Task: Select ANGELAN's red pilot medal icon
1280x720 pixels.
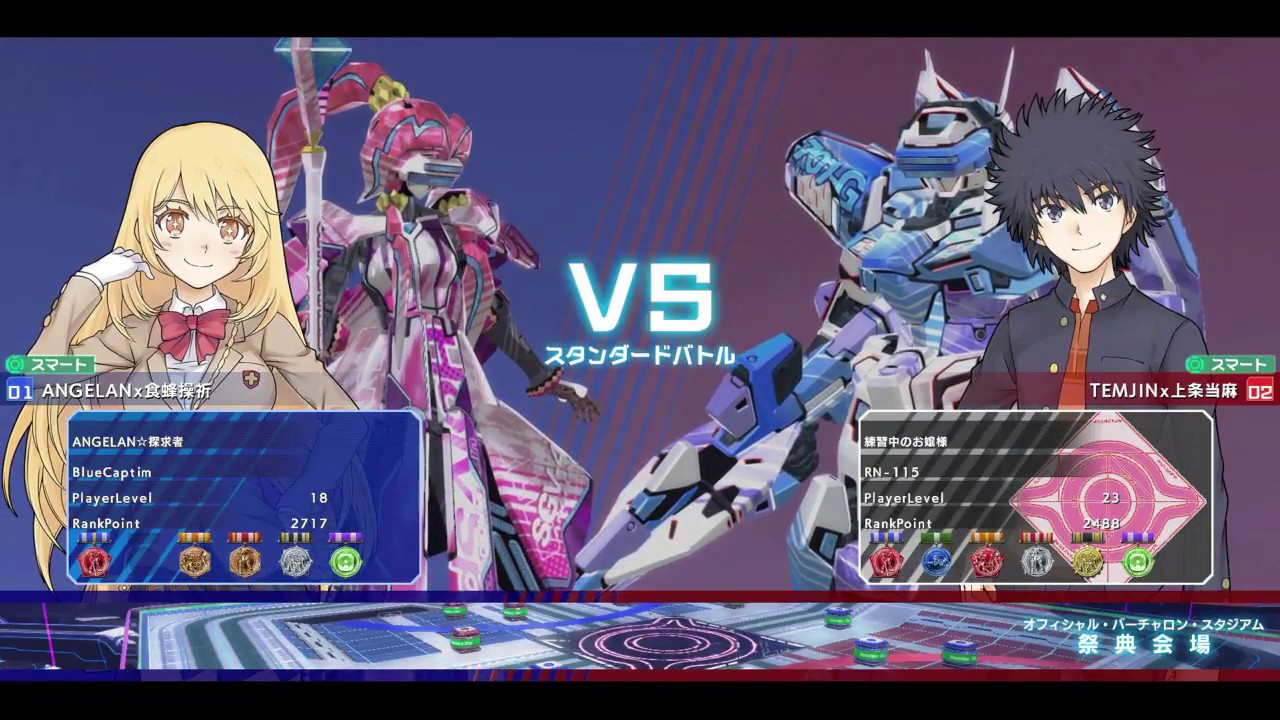Action: (x=95, y=562)
